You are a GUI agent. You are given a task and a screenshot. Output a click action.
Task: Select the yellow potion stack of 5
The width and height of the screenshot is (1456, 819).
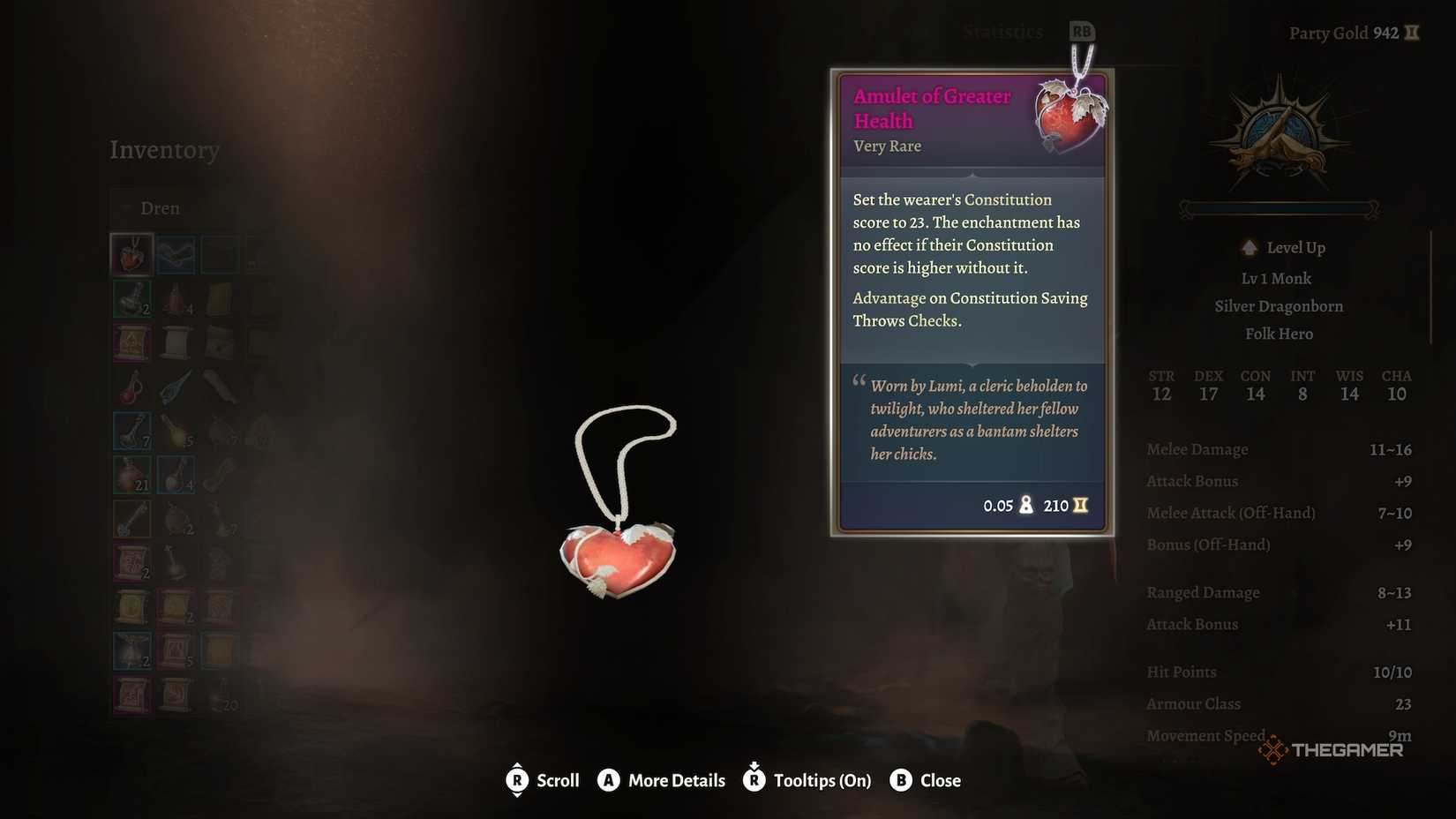(176, 431)
